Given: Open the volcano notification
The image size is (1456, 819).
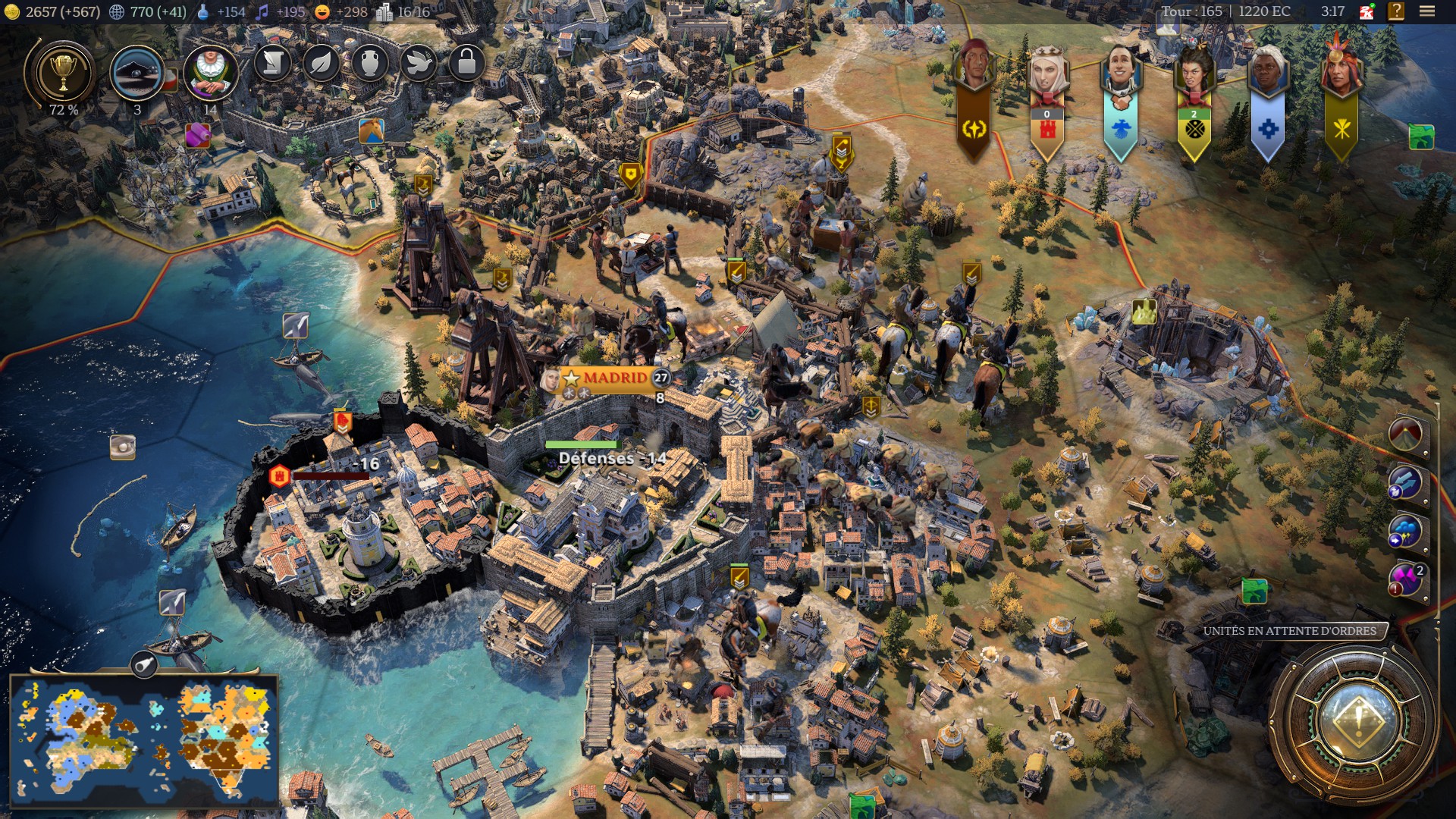Looking at the screenshot, I should 1406,434.
